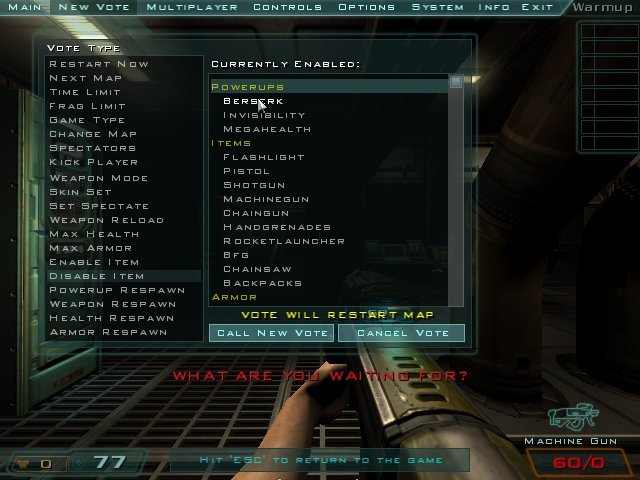Open the Info menu tab
This screenshot has height=480, width=640.
[x=494, y=7]
